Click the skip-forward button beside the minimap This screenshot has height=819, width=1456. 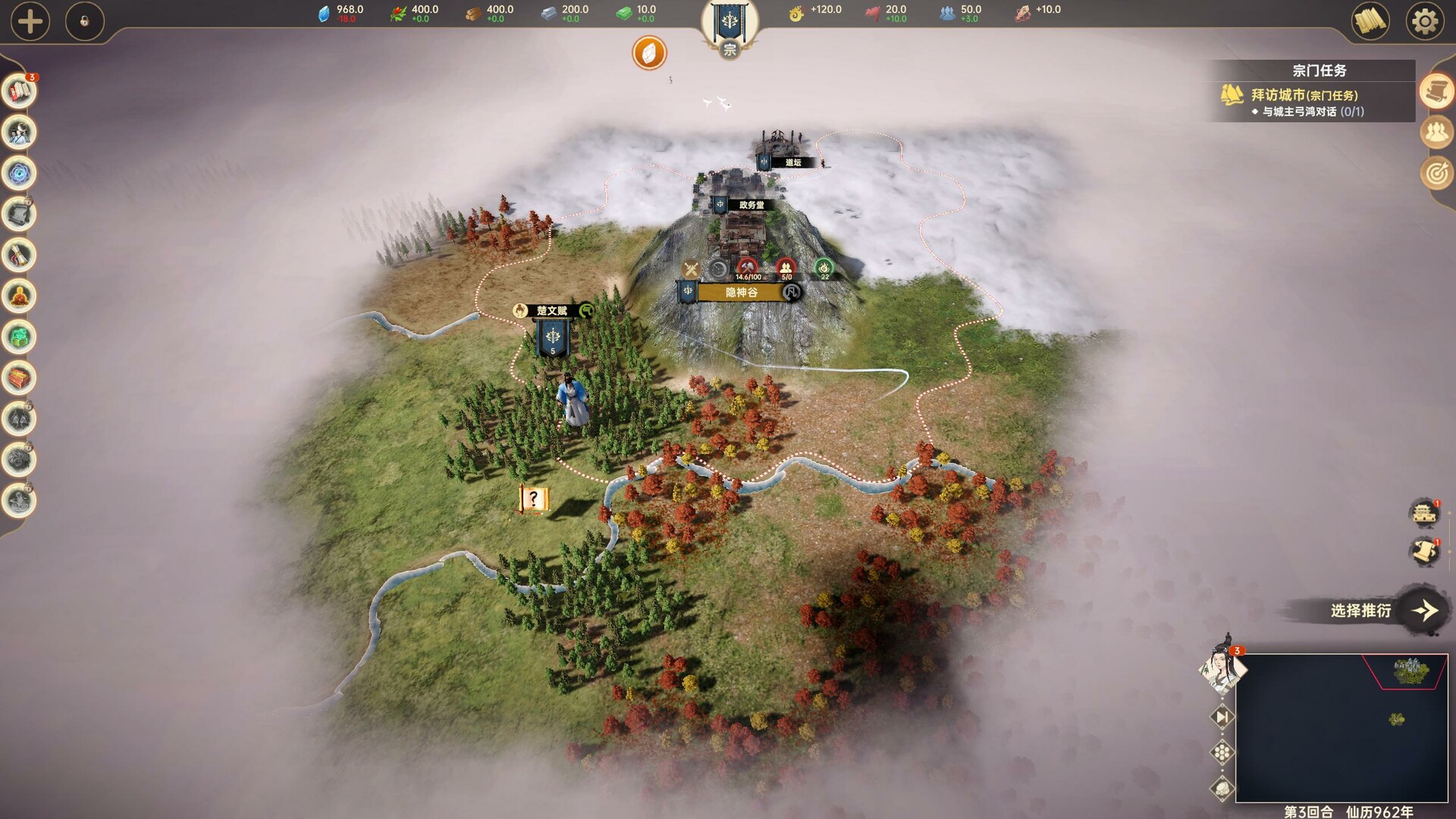point(1222,717)
